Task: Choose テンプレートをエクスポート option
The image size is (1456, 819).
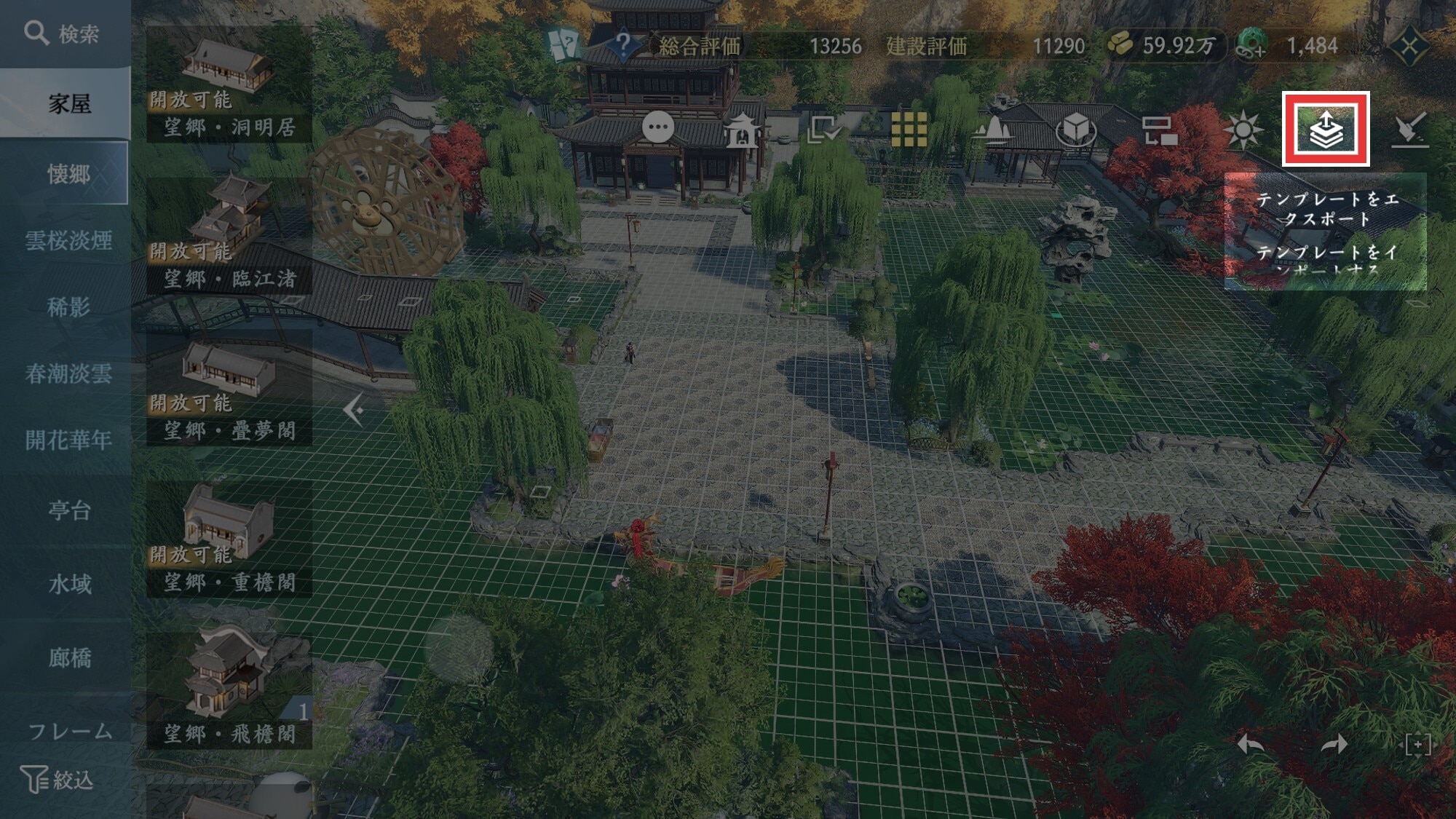Action: point(1326,208)
